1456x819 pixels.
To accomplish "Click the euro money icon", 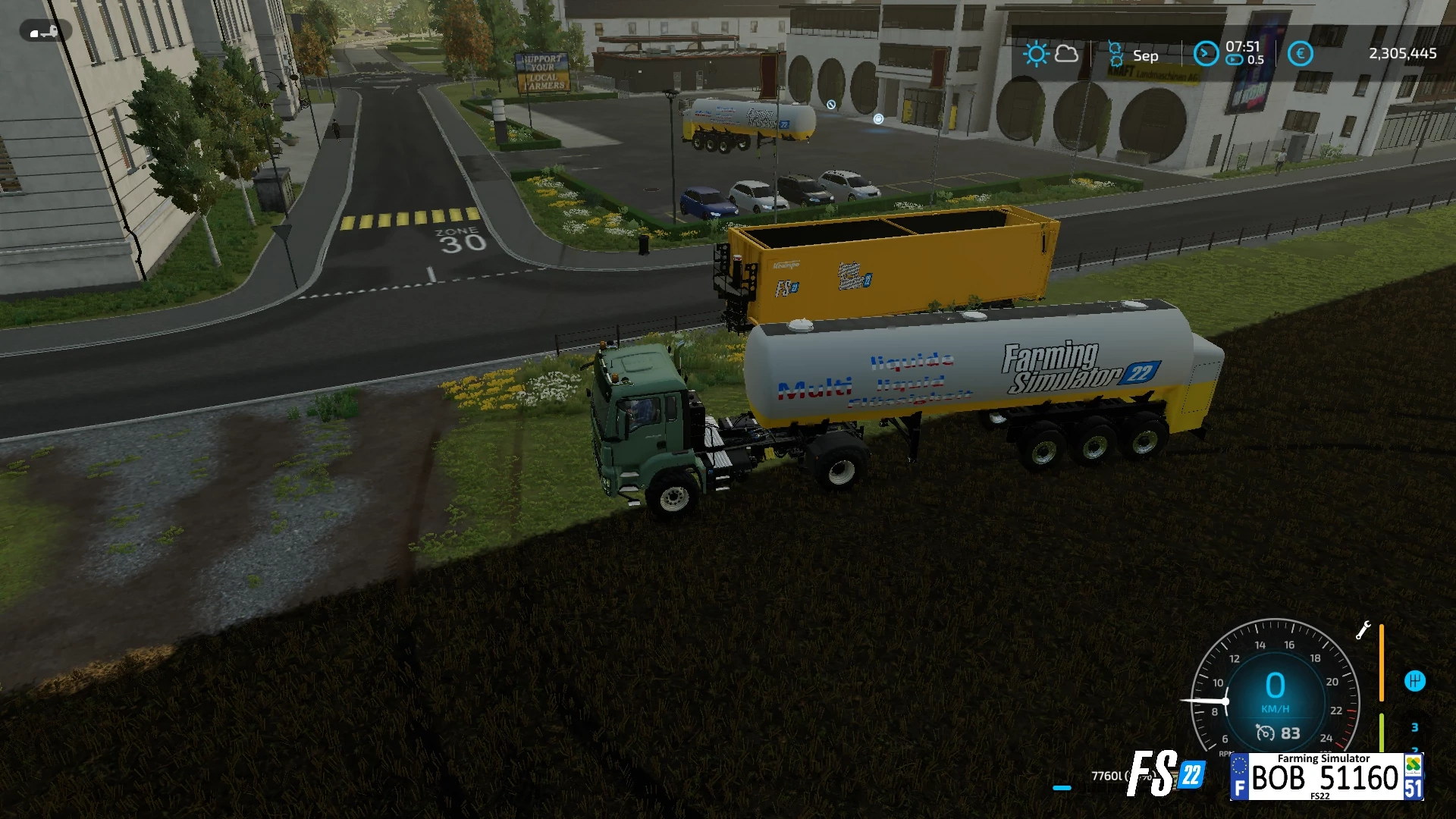I will tap(1300, 54).
